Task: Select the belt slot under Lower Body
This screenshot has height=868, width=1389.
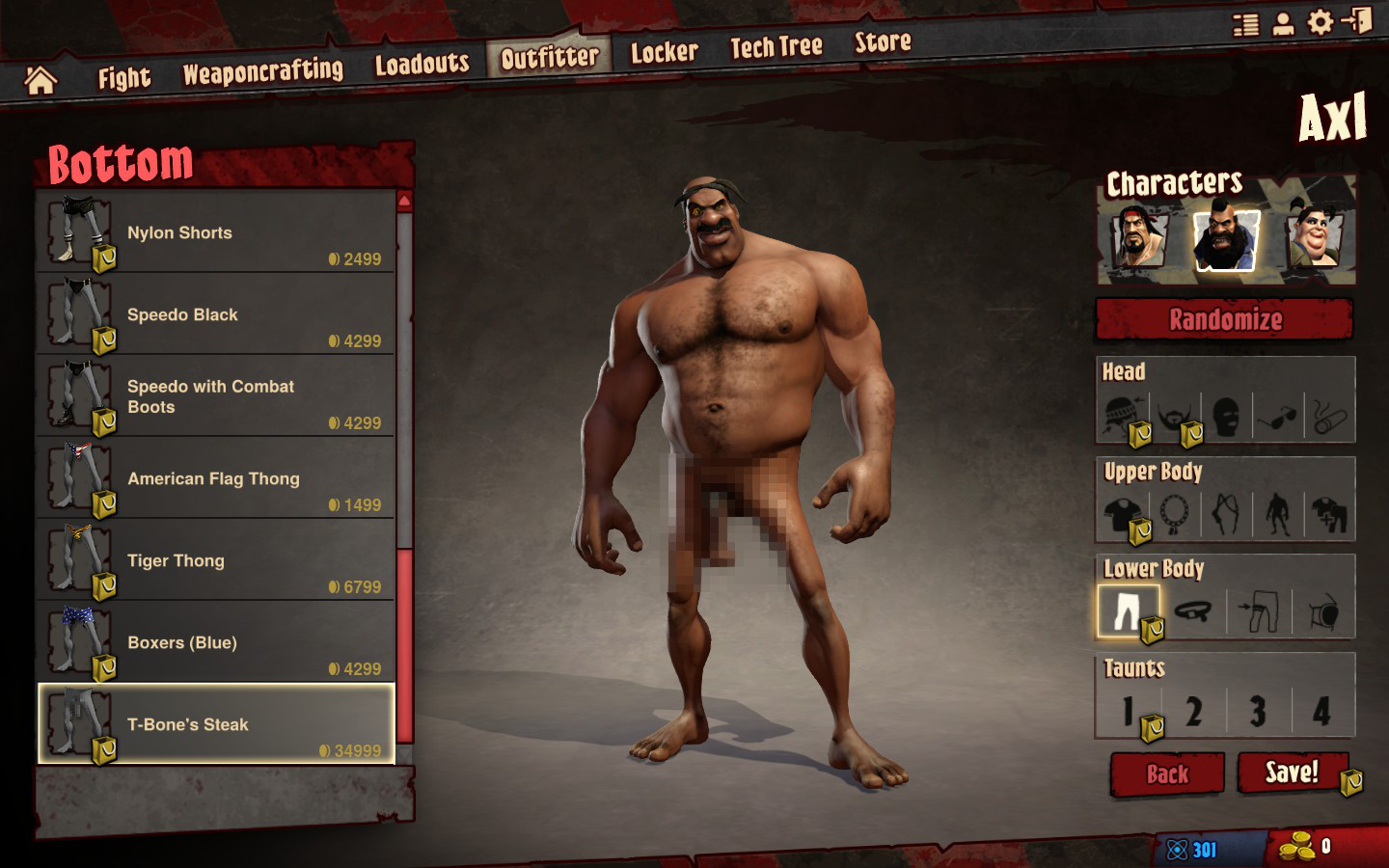Action: pos(1193,611)
